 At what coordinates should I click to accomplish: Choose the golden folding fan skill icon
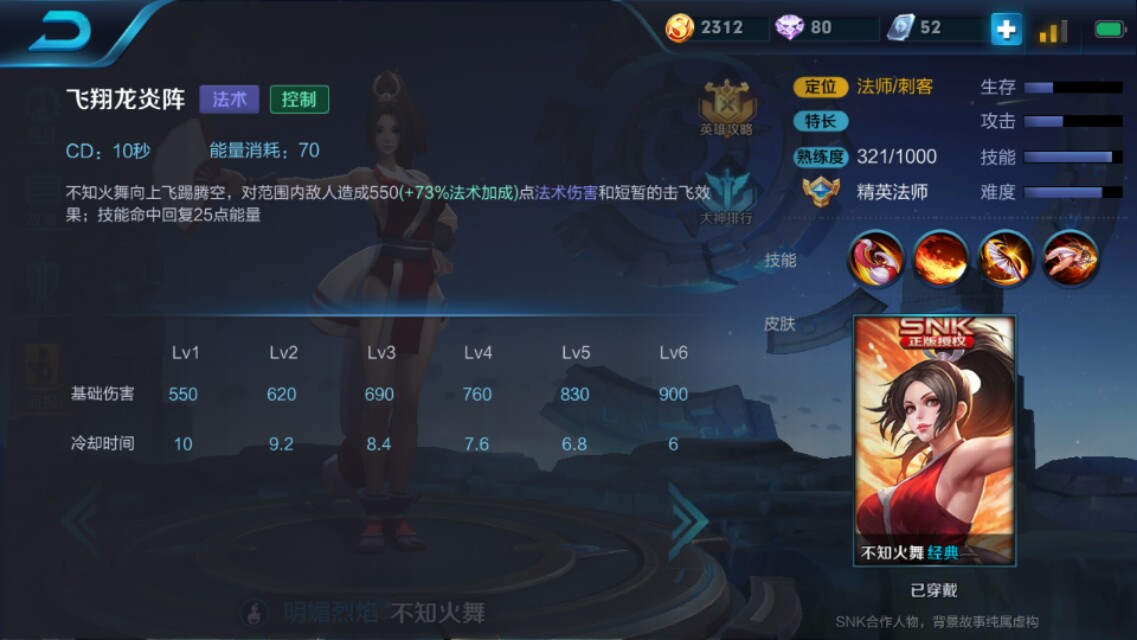[x=1005, y=258]
